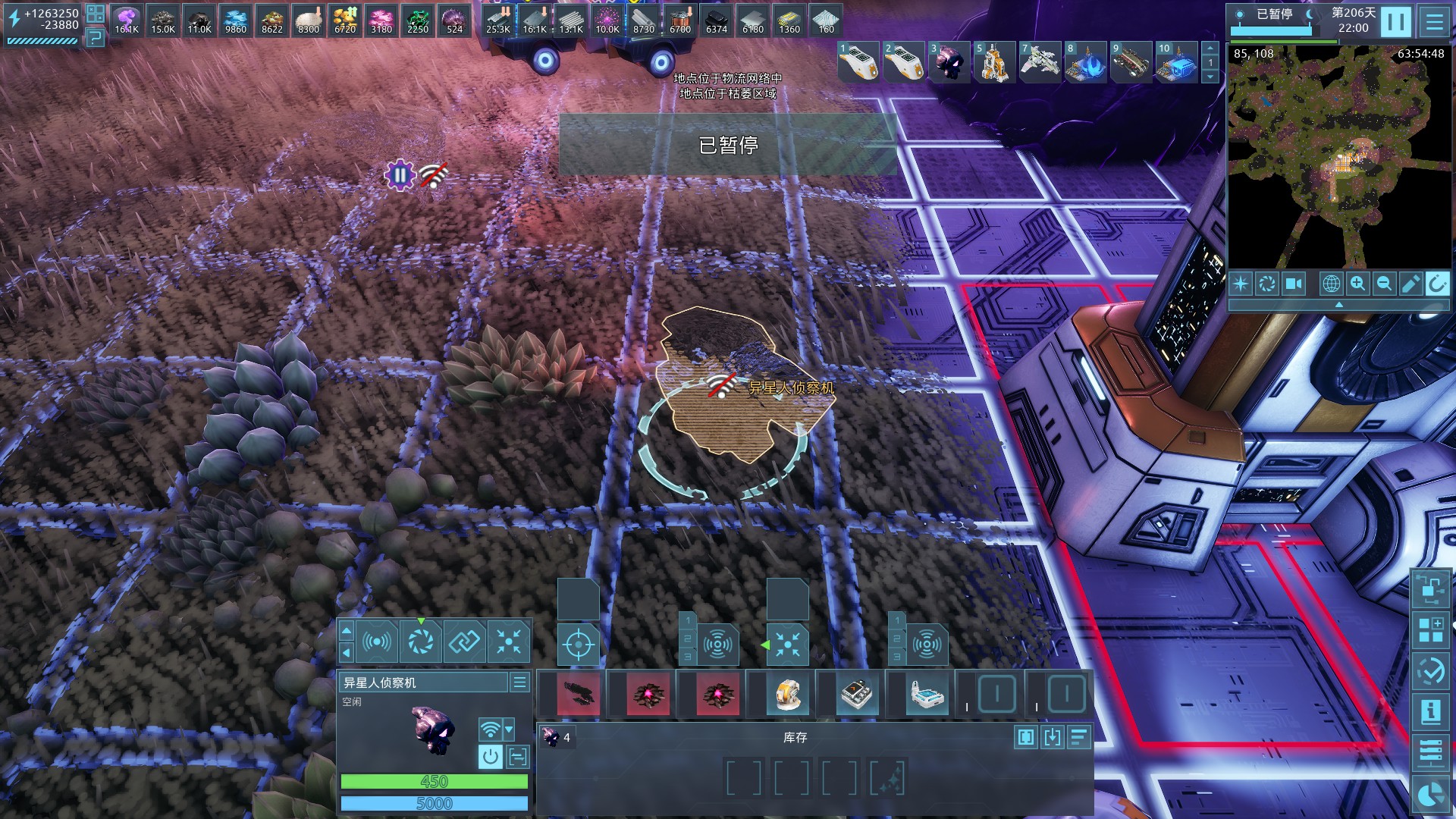The width and height of the screenshot is (1456, 819).
Task: Select the minimap pencil drawing tool
Action: point(1410,284)
